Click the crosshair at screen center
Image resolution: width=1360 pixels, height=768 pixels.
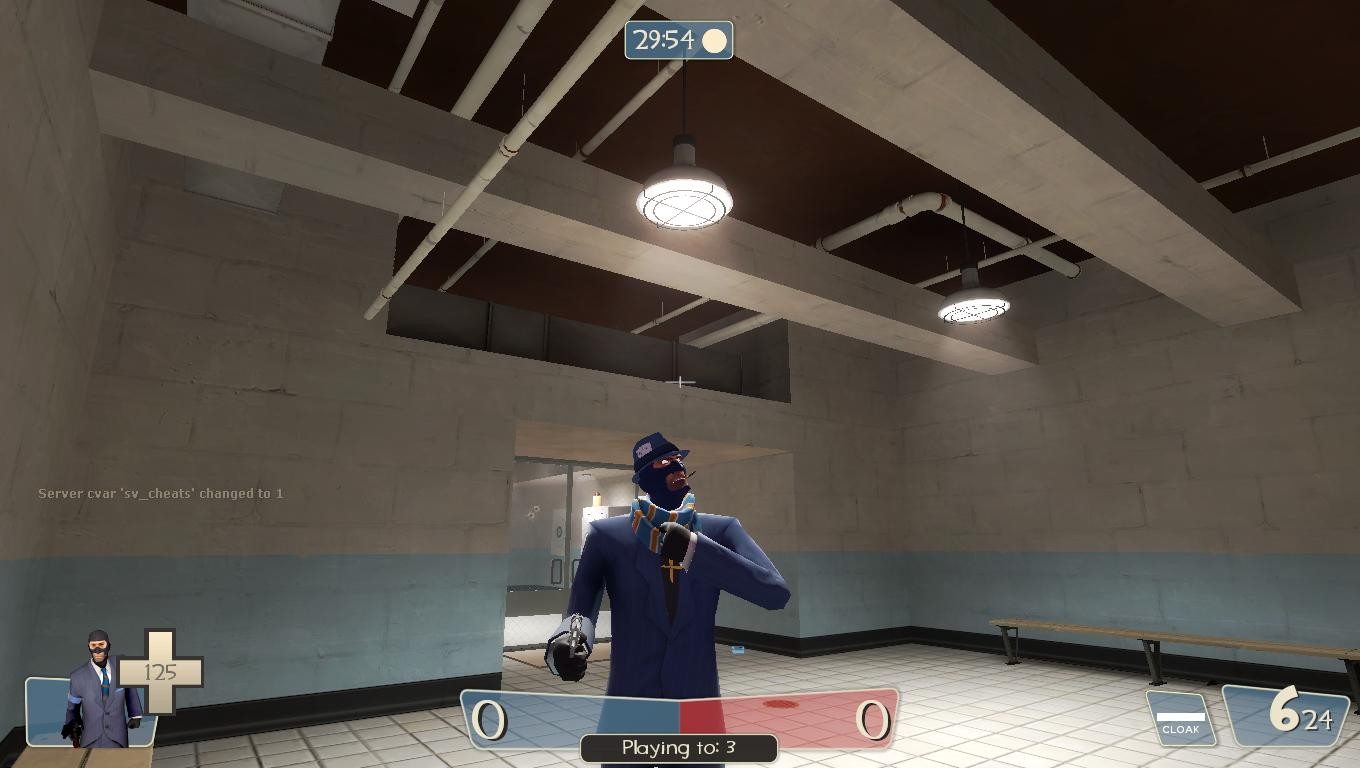click(x=680, y=382)
